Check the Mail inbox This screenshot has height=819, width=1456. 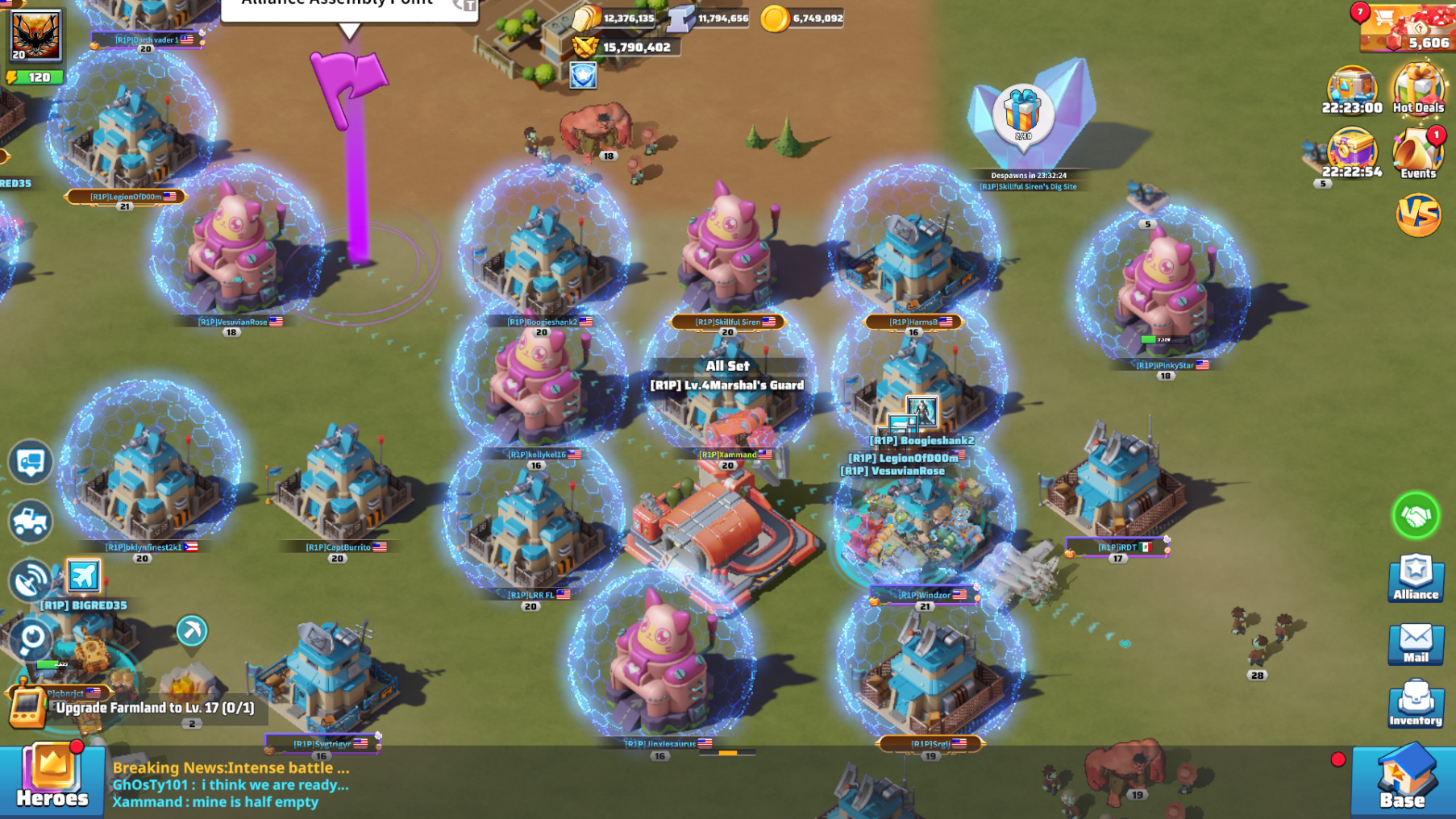tap(1416, 644)
